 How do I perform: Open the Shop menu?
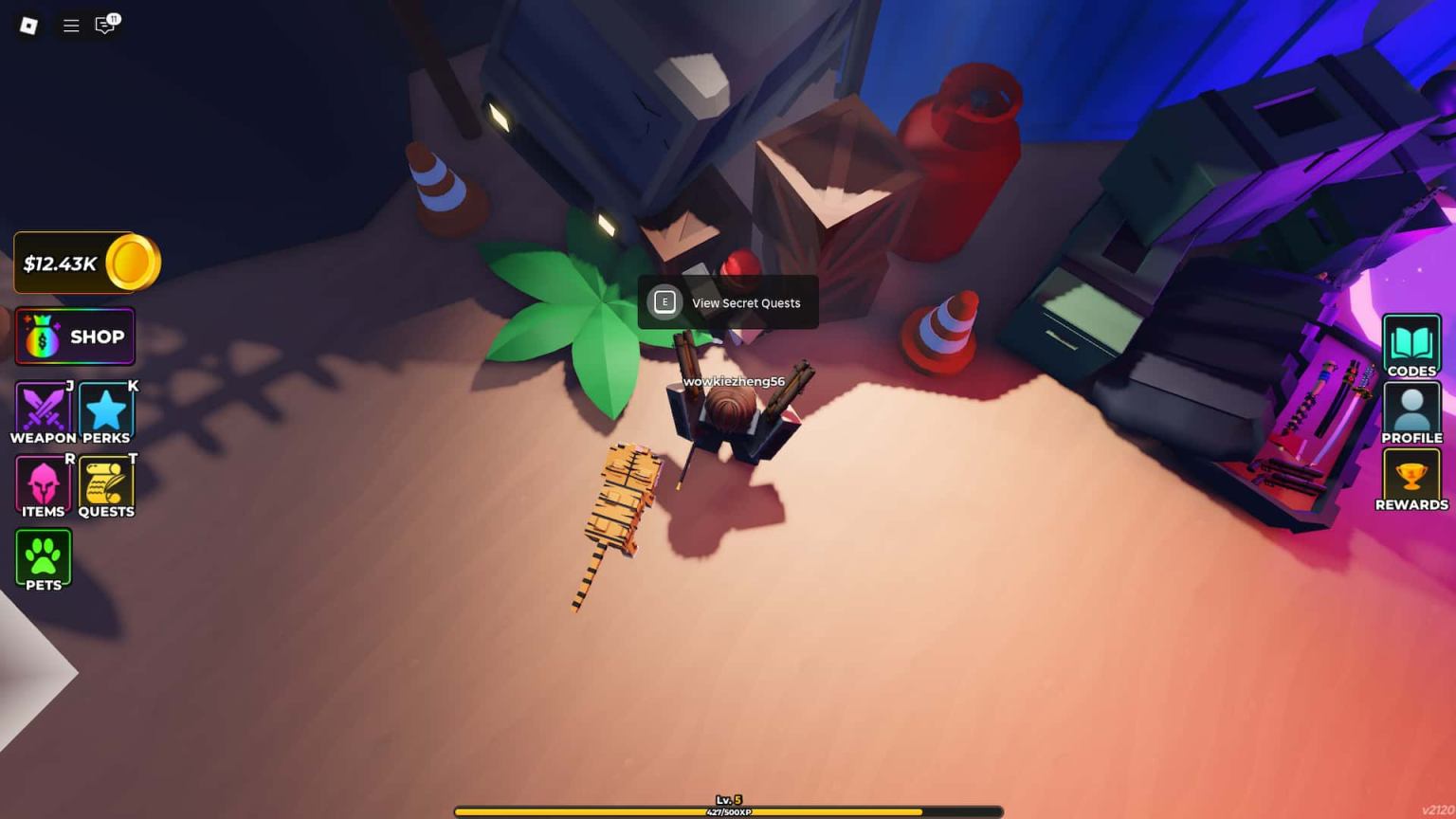(75, 337)
